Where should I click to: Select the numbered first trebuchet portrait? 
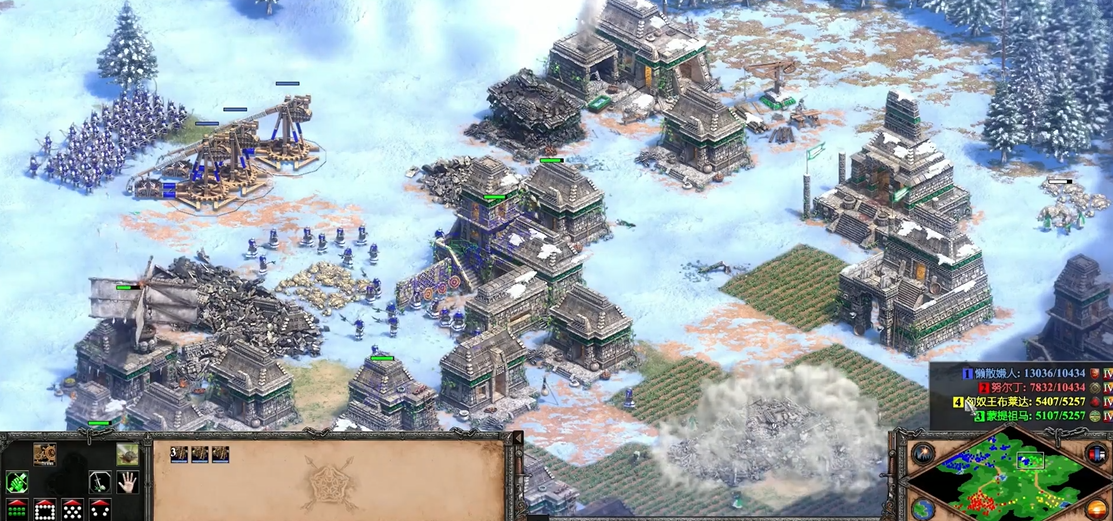[x=179, y=455]
